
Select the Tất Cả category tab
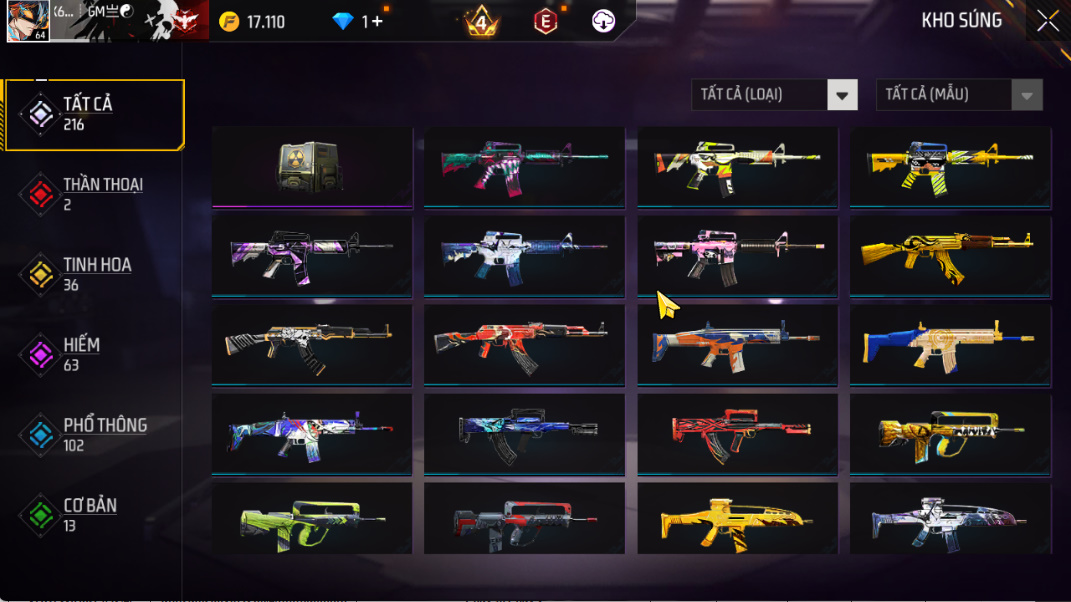[x=95, y=114]
